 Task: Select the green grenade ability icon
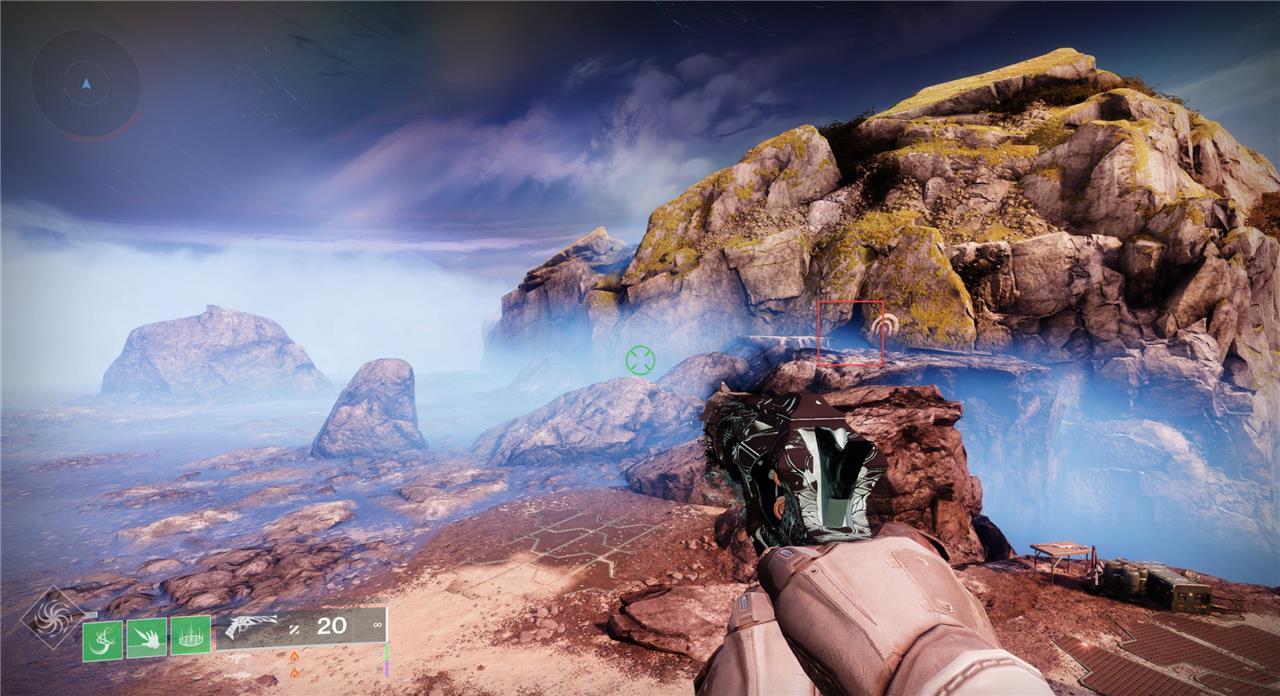(x=102, y=640)
